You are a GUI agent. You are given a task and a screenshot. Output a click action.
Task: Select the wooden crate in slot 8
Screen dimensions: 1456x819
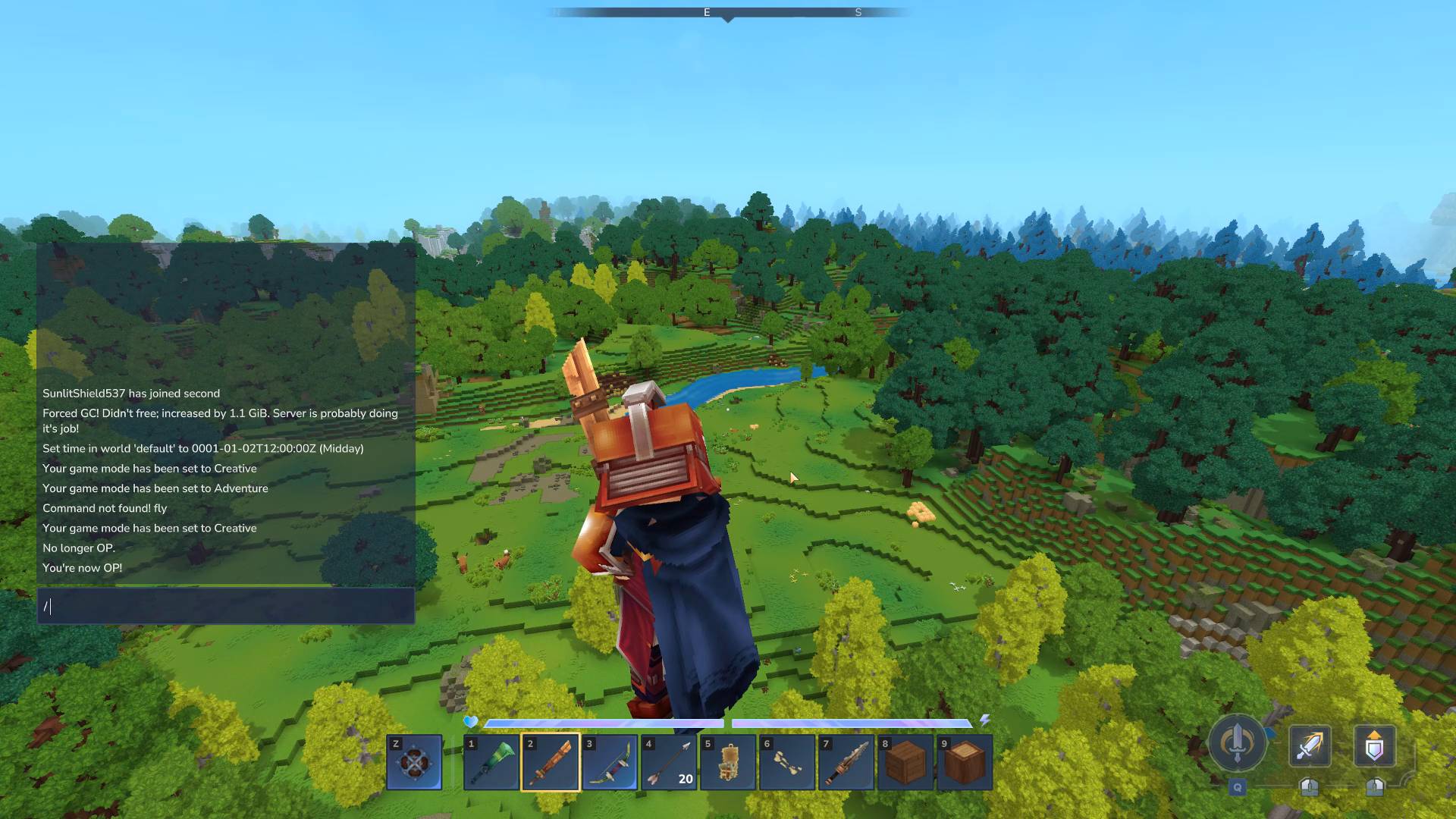(x=905, y=762)
